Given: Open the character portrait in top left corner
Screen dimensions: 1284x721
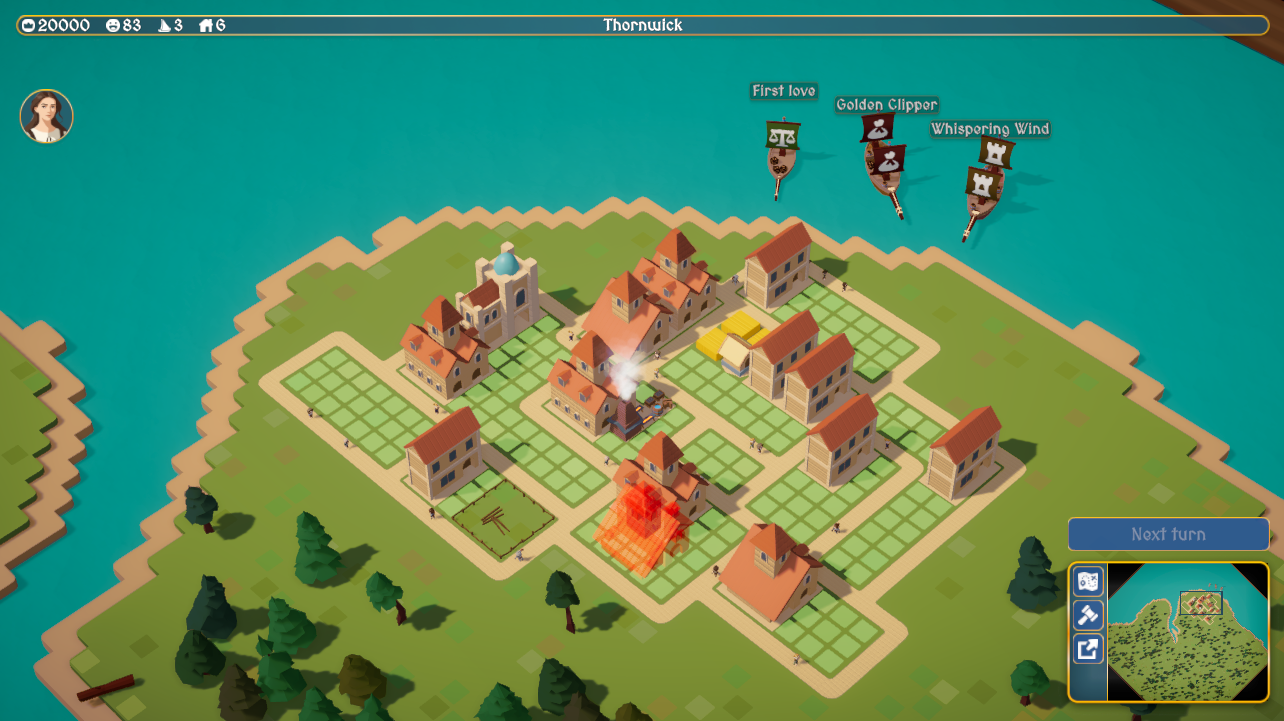Looking at the screenshot, I should [x=45, y=116].
